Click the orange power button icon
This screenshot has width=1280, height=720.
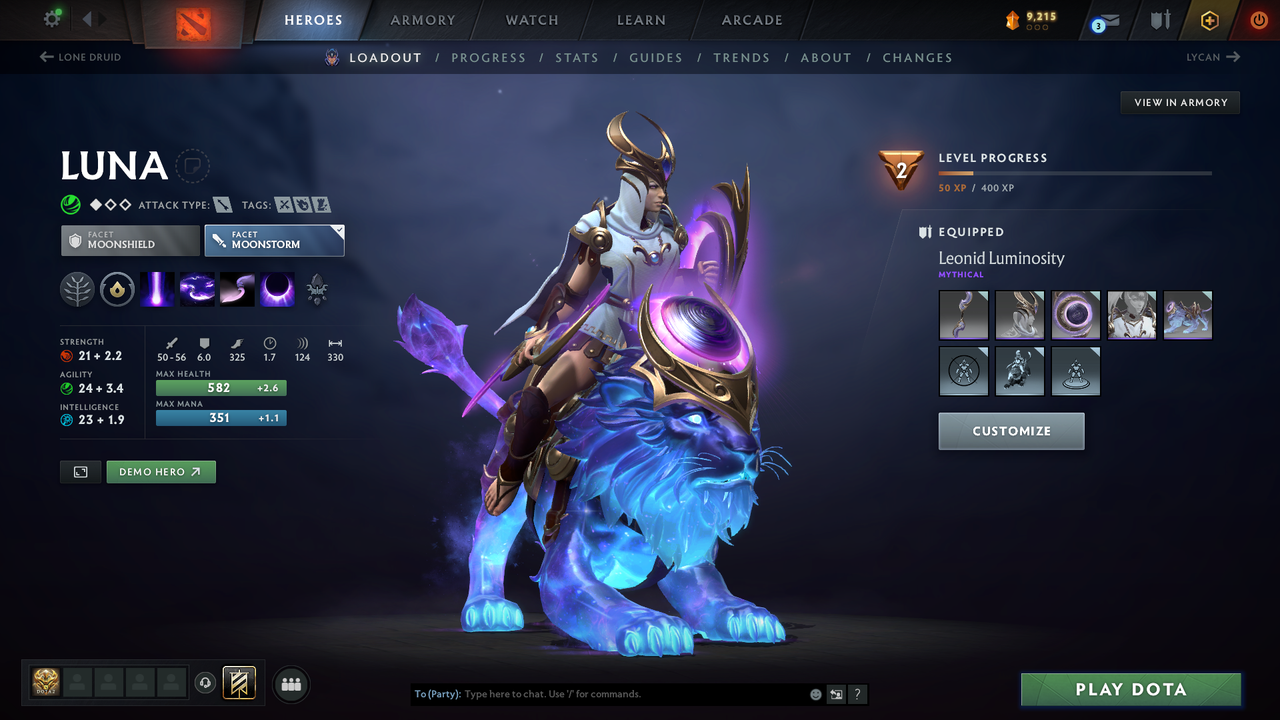click(x=1258, y=20)
